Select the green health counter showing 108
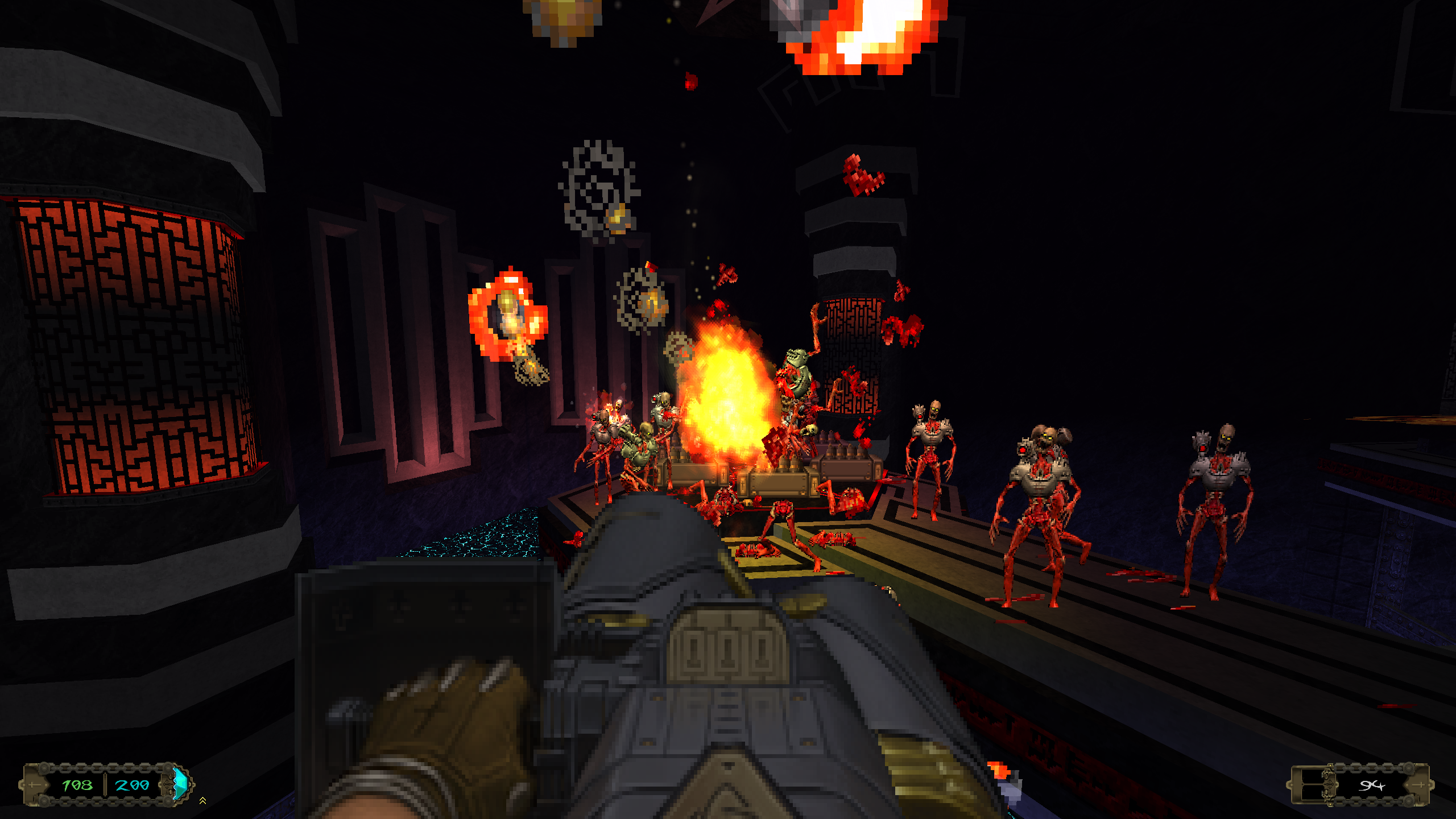Viewport: 1456px width, 819px height. (77, 787)
